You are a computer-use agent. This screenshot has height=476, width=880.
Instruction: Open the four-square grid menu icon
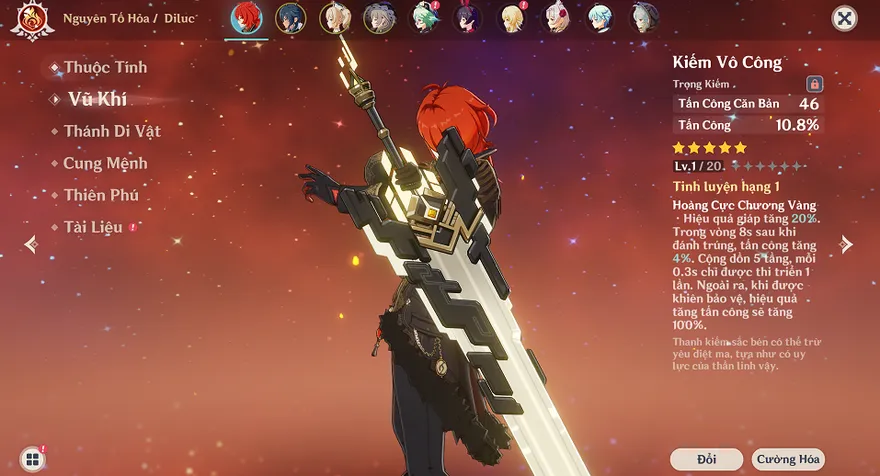click(x=32, y=459)
